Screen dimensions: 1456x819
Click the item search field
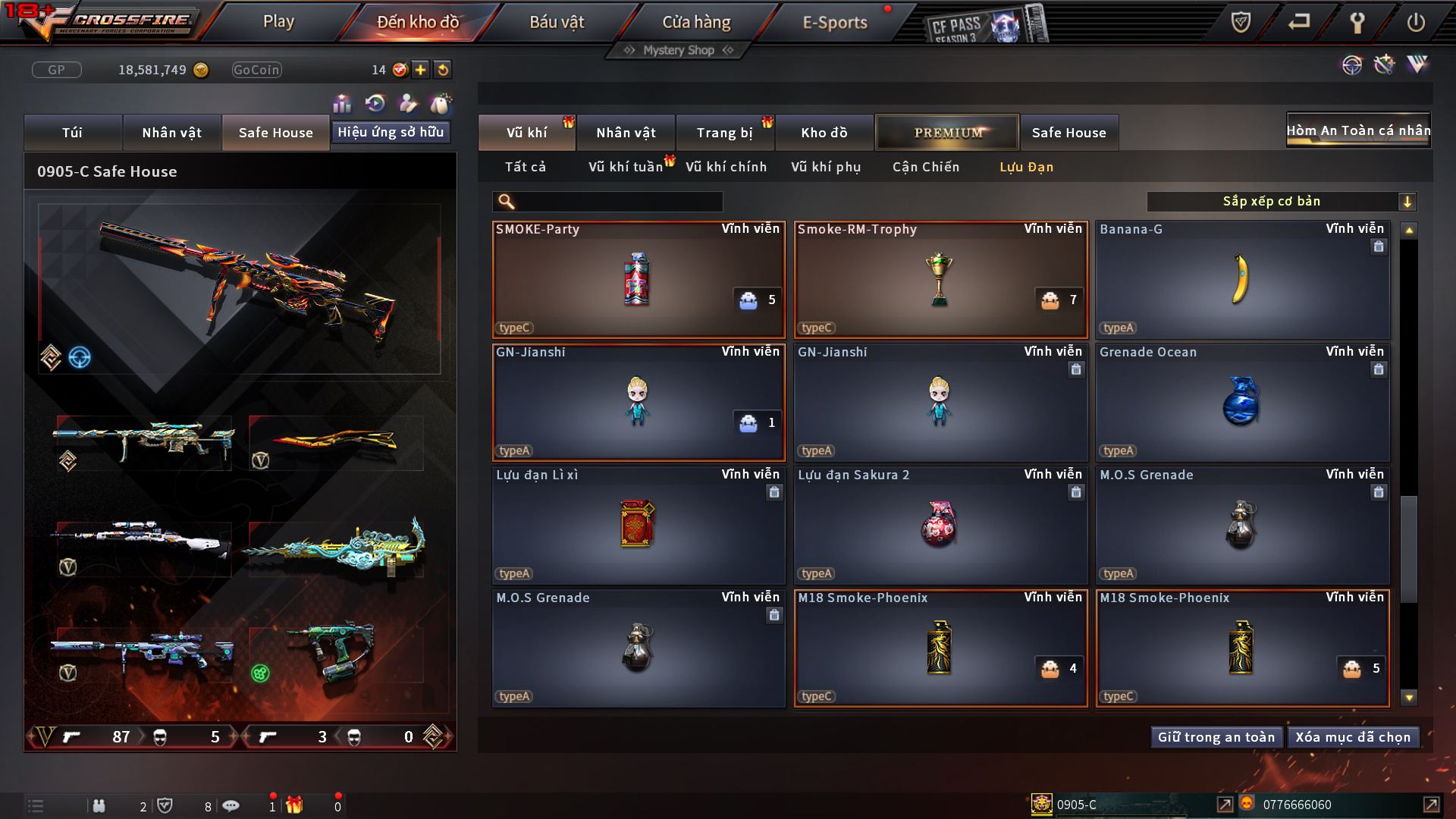click(x=618, y=202)
